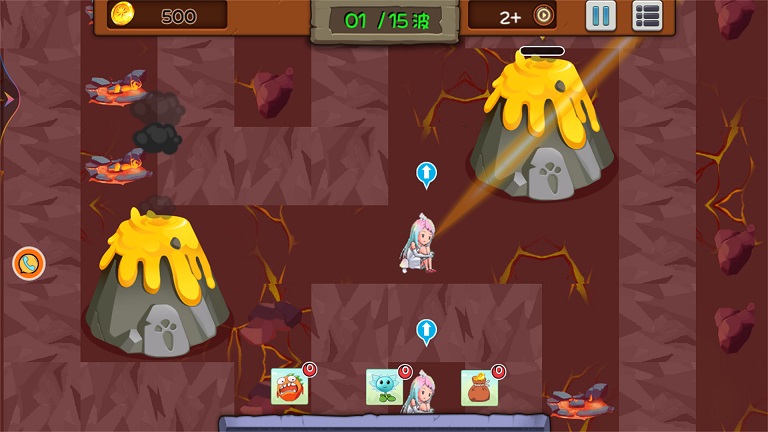768x432 pixels.
Task: Expand the left edge side panel arrow
Action: 7,99
